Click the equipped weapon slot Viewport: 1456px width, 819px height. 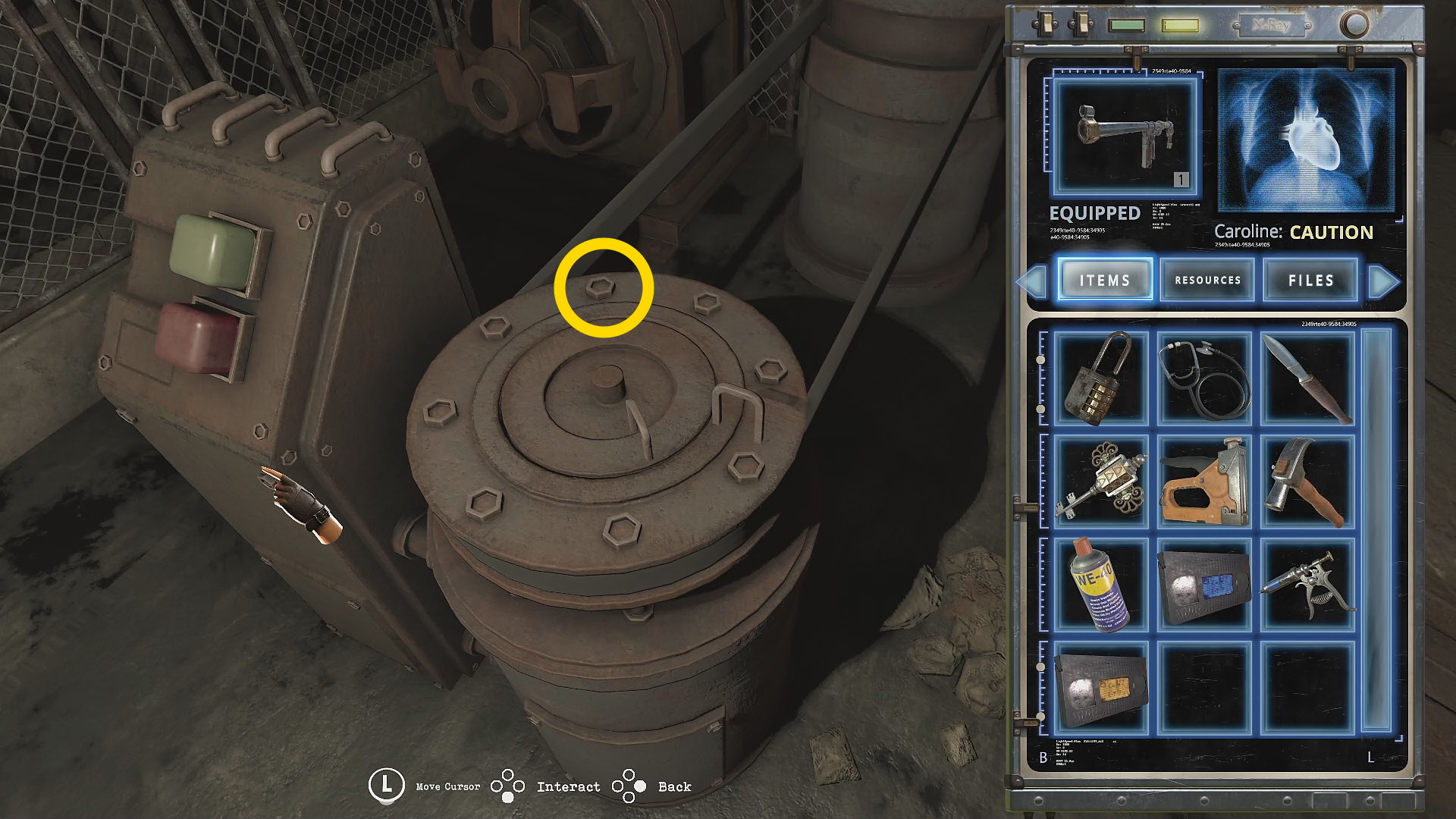click(x=1125, y=137)
